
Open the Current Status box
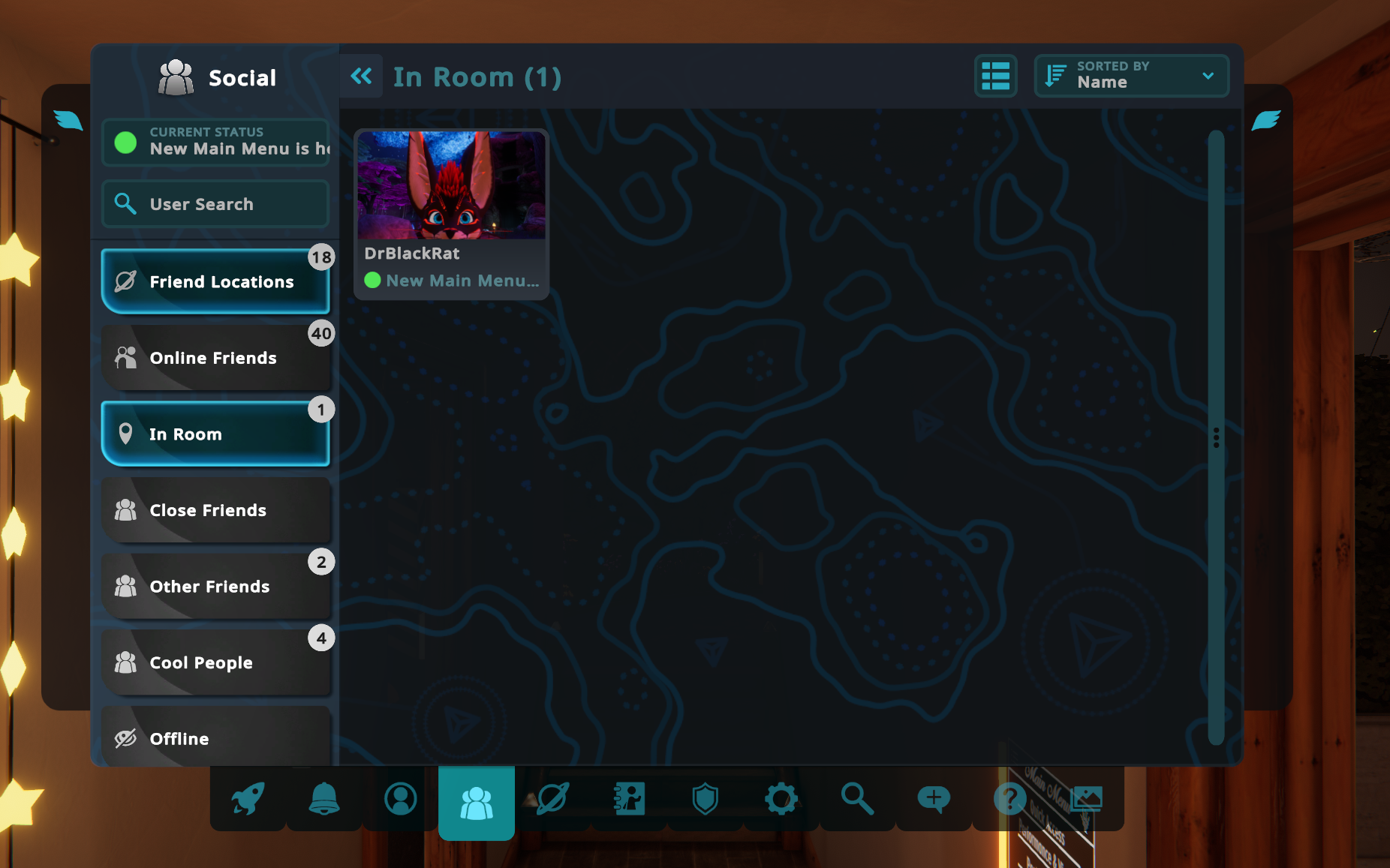pos(215,142)
